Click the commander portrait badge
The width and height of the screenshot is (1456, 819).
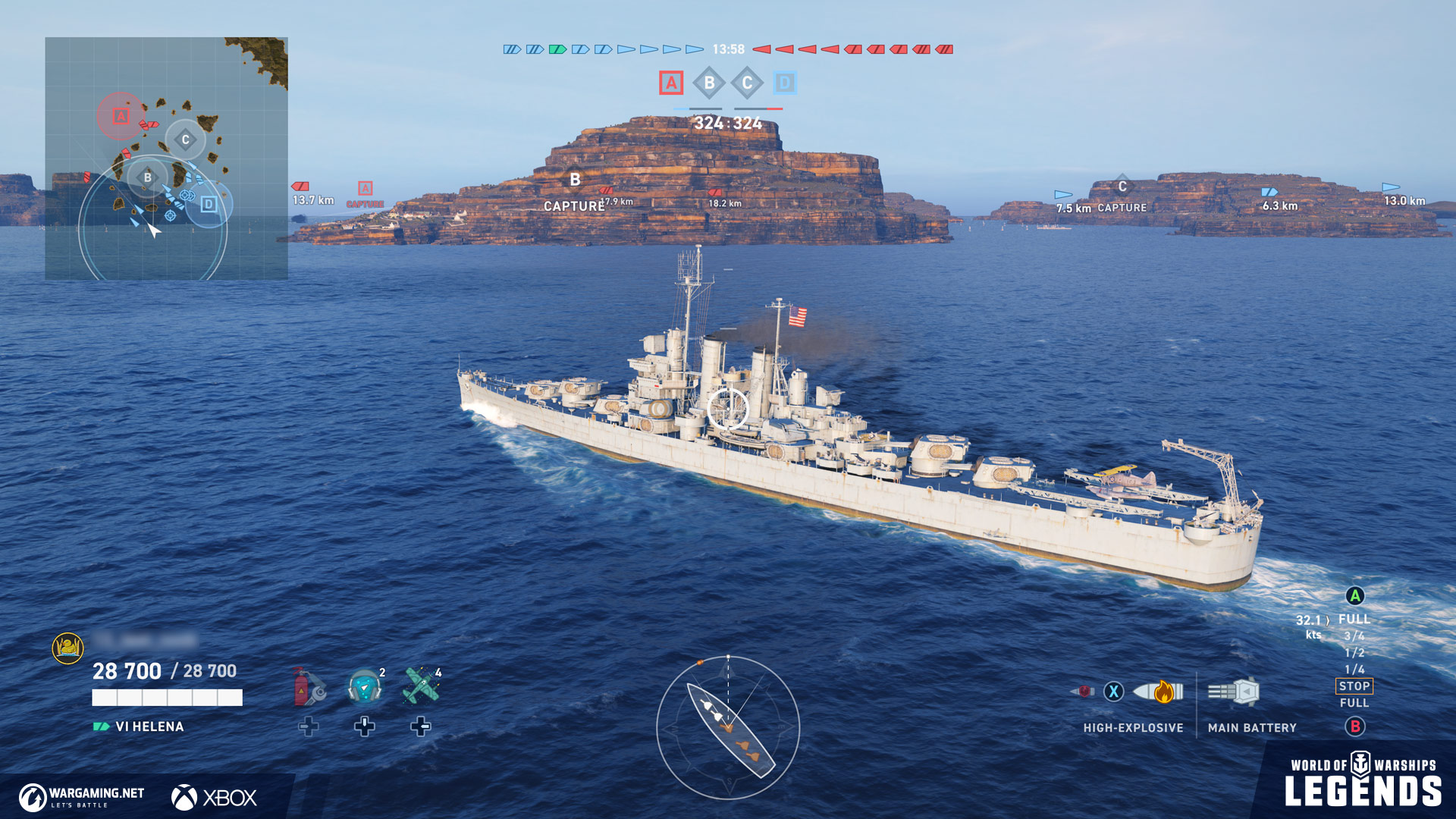coord(67,648)
